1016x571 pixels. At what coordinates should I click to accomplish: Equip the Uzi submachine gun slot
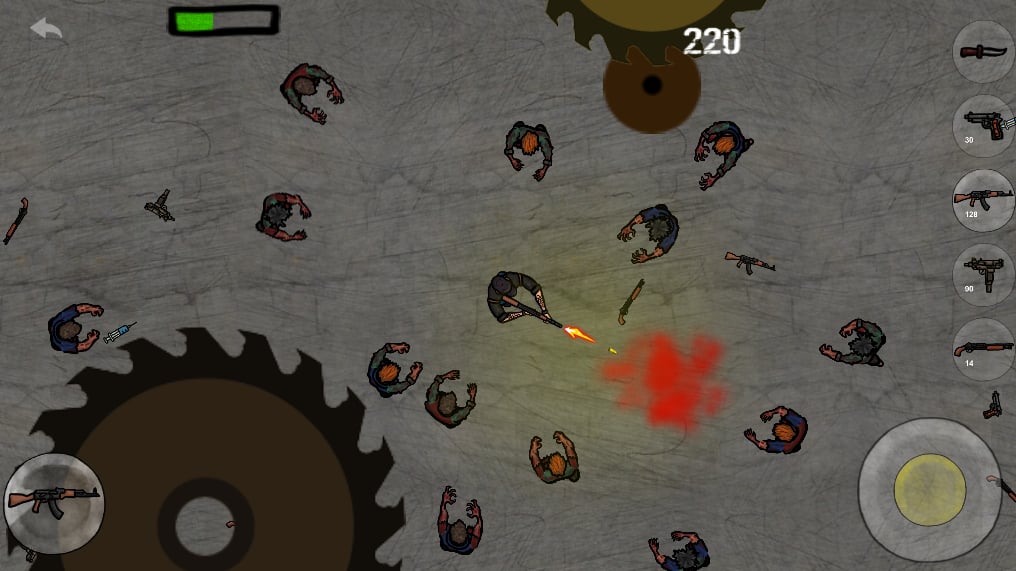984,274
